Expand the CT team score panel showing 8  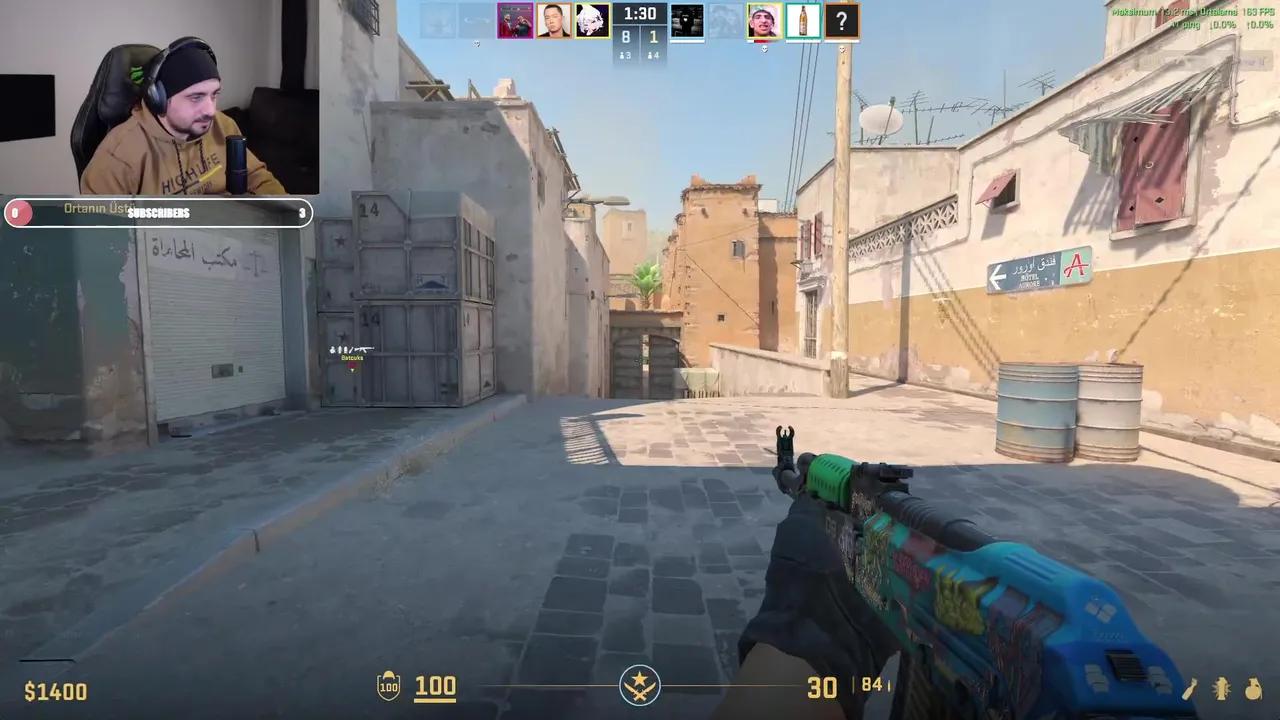pos(624,38)
